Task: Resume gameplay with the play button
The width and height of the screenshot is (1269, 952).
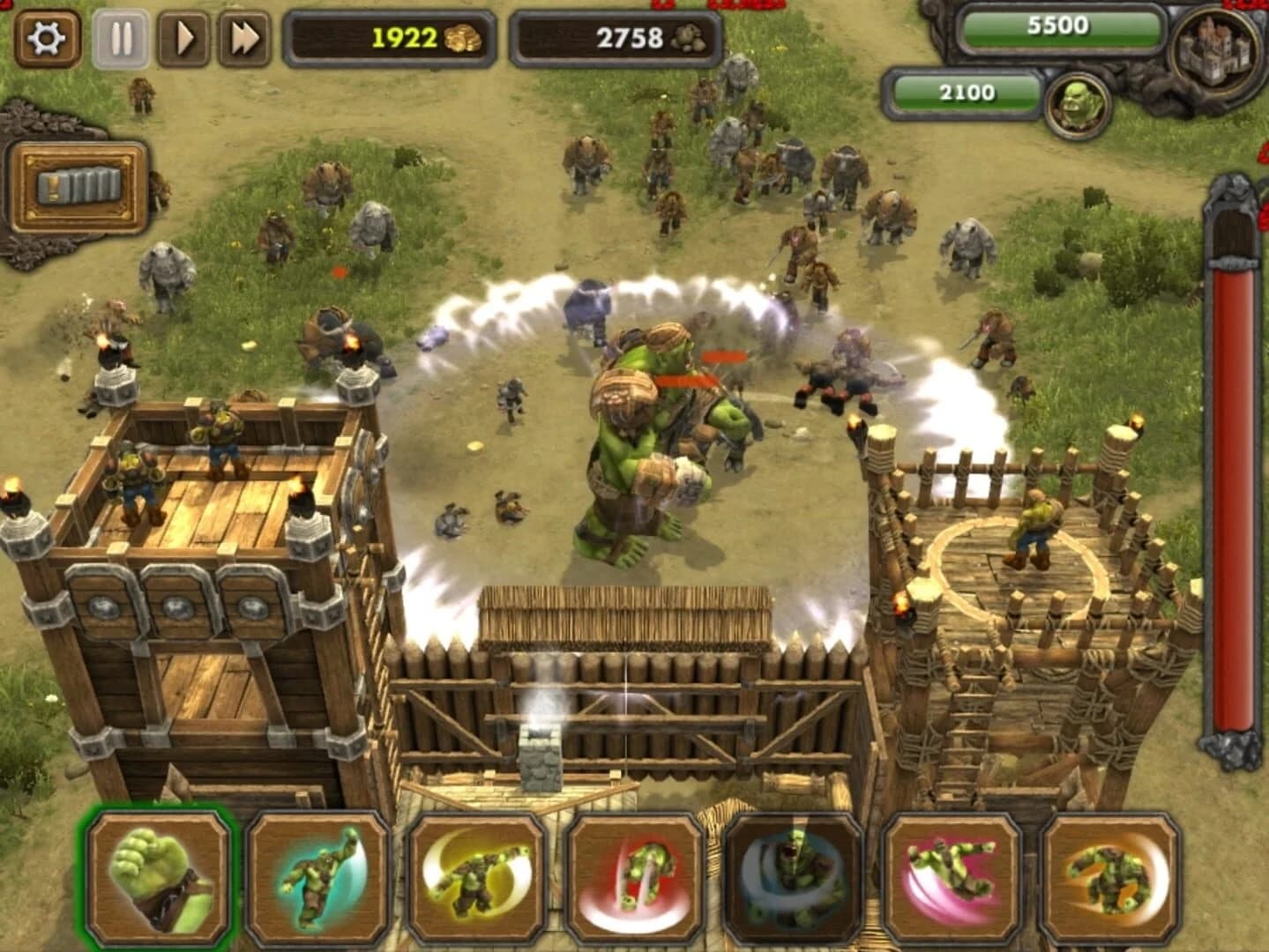Action: pos(182,39)
